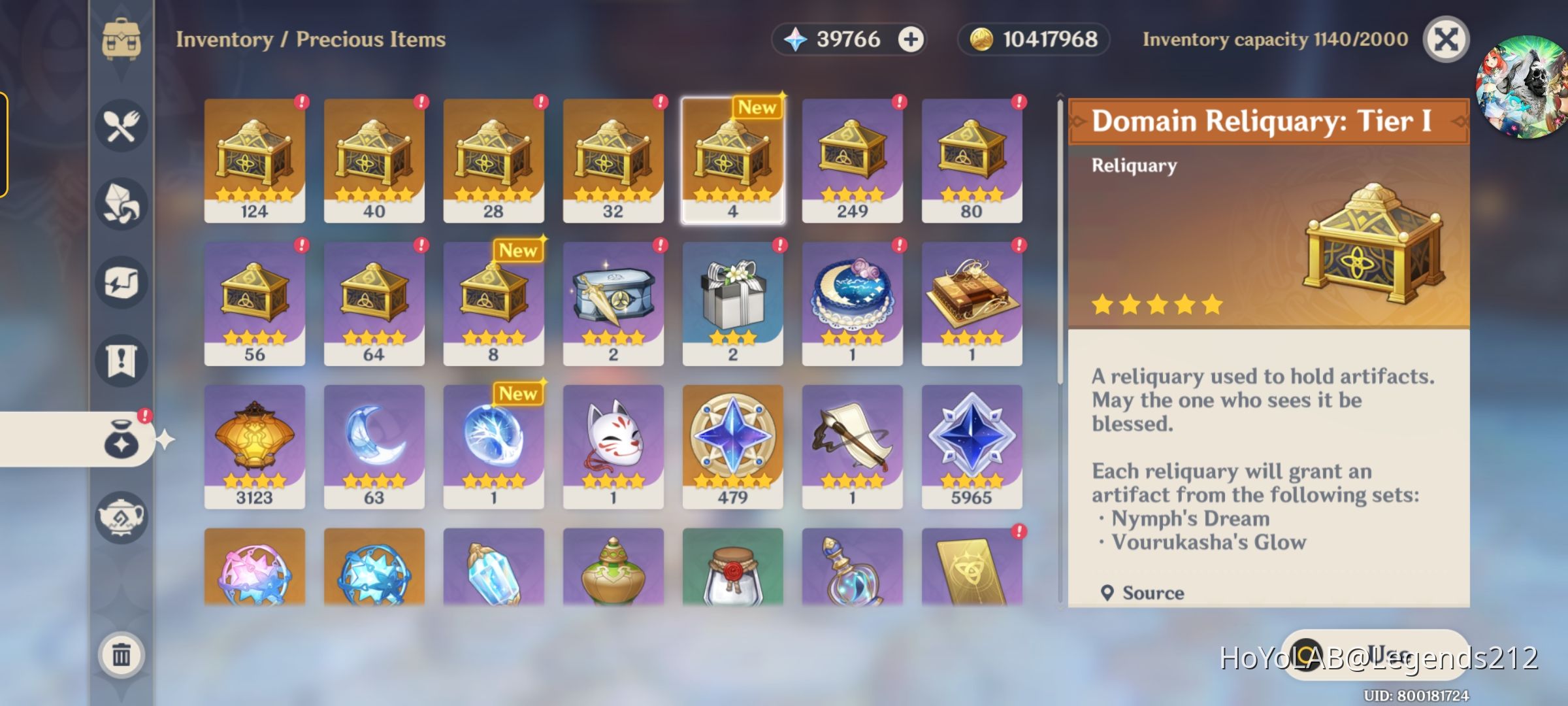Open the Furnishings teapot icon
Viewport: 1568px width, 706px height.
121,516
